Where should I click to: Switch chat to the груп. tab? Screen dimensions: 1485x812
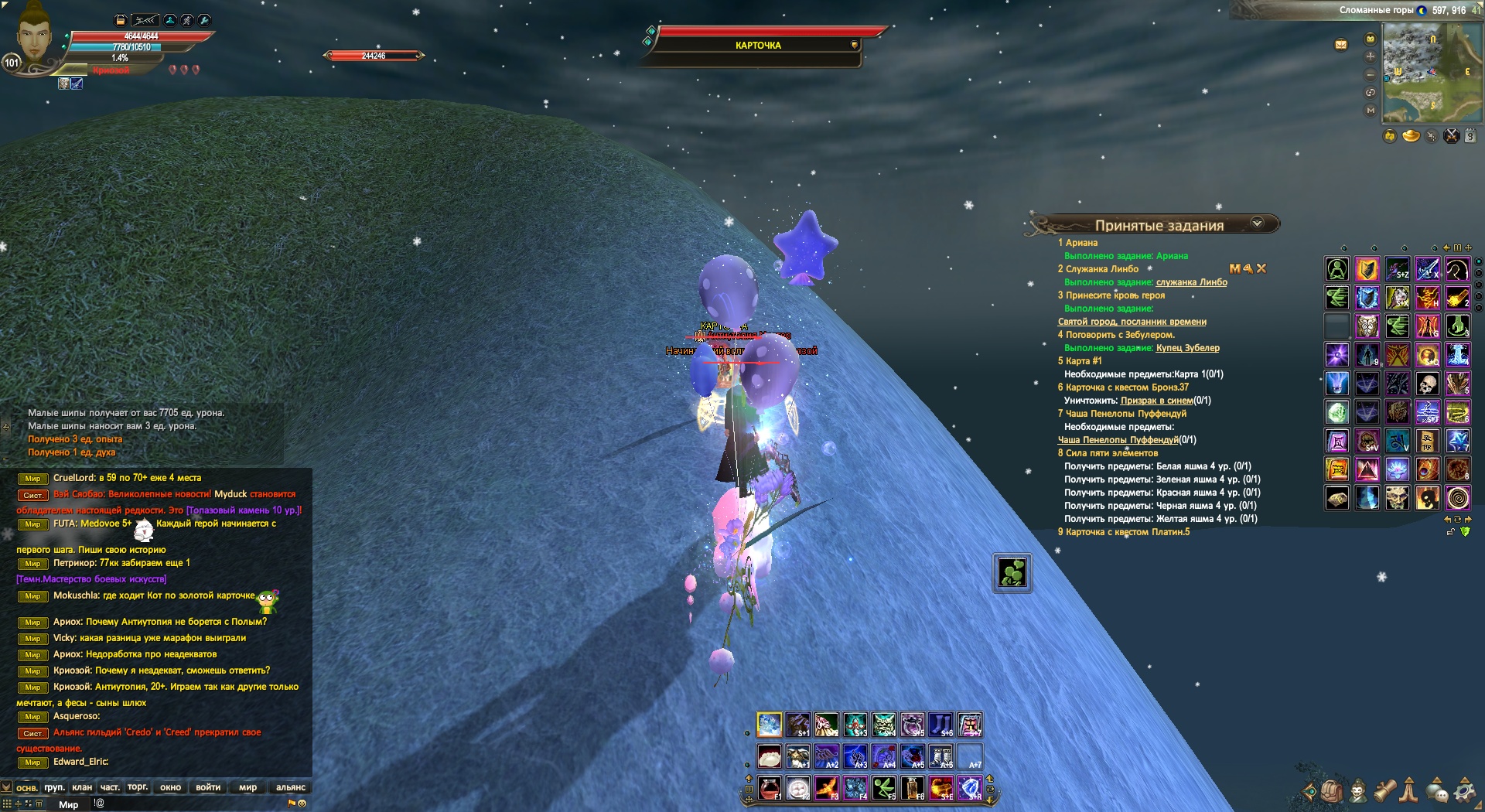[x=54, y=787]
